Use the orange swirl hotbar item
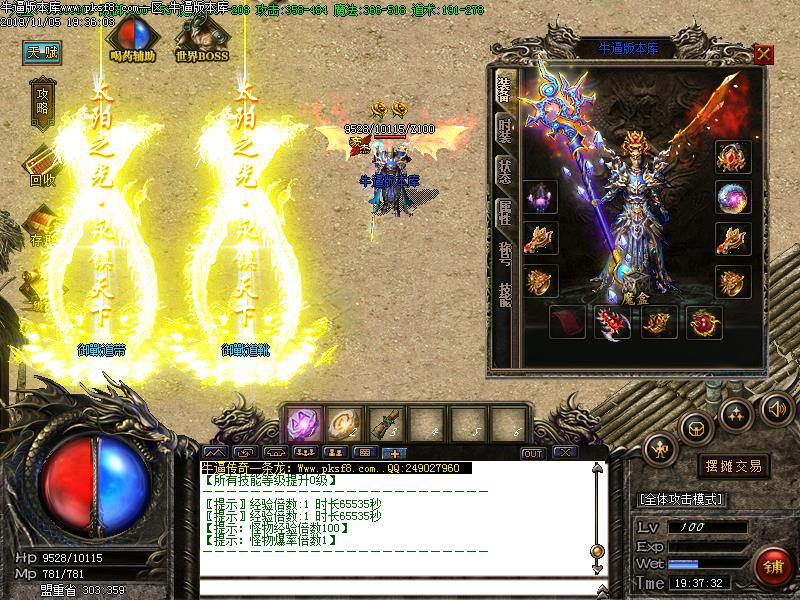 (345, 422)
